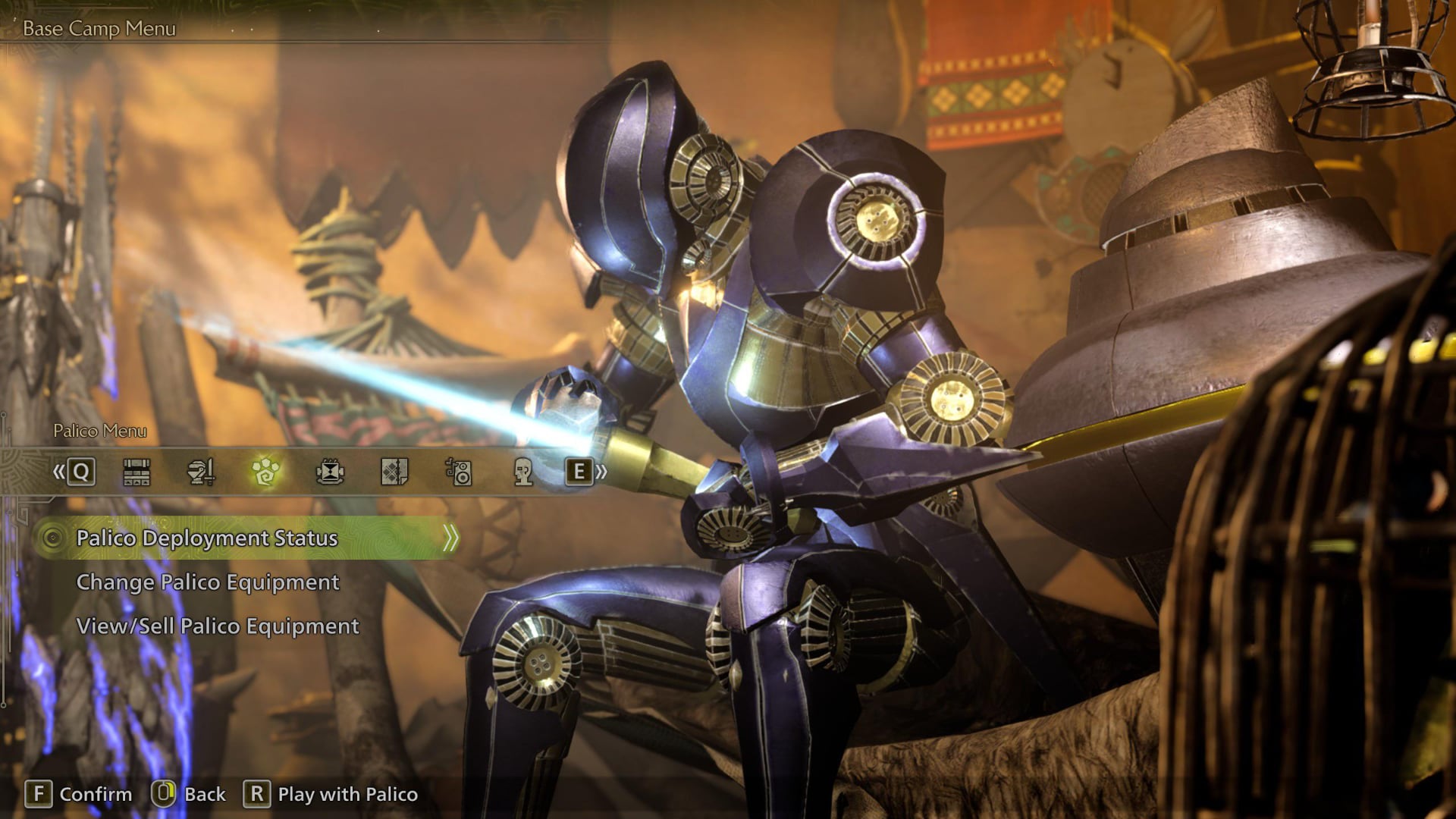Select the Palico paw print tab

point(265,472)
